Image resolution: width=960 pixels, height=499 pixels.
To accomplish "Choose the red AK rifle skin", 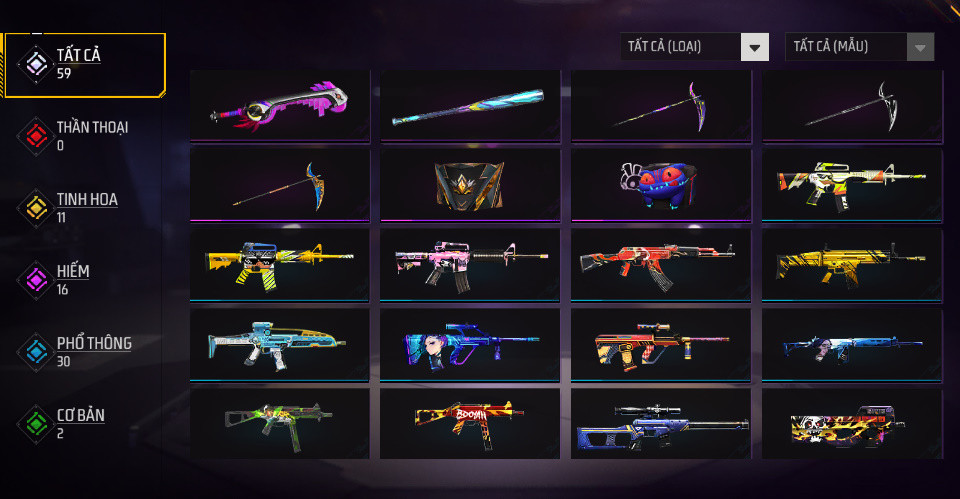I will tap(661, 264).
